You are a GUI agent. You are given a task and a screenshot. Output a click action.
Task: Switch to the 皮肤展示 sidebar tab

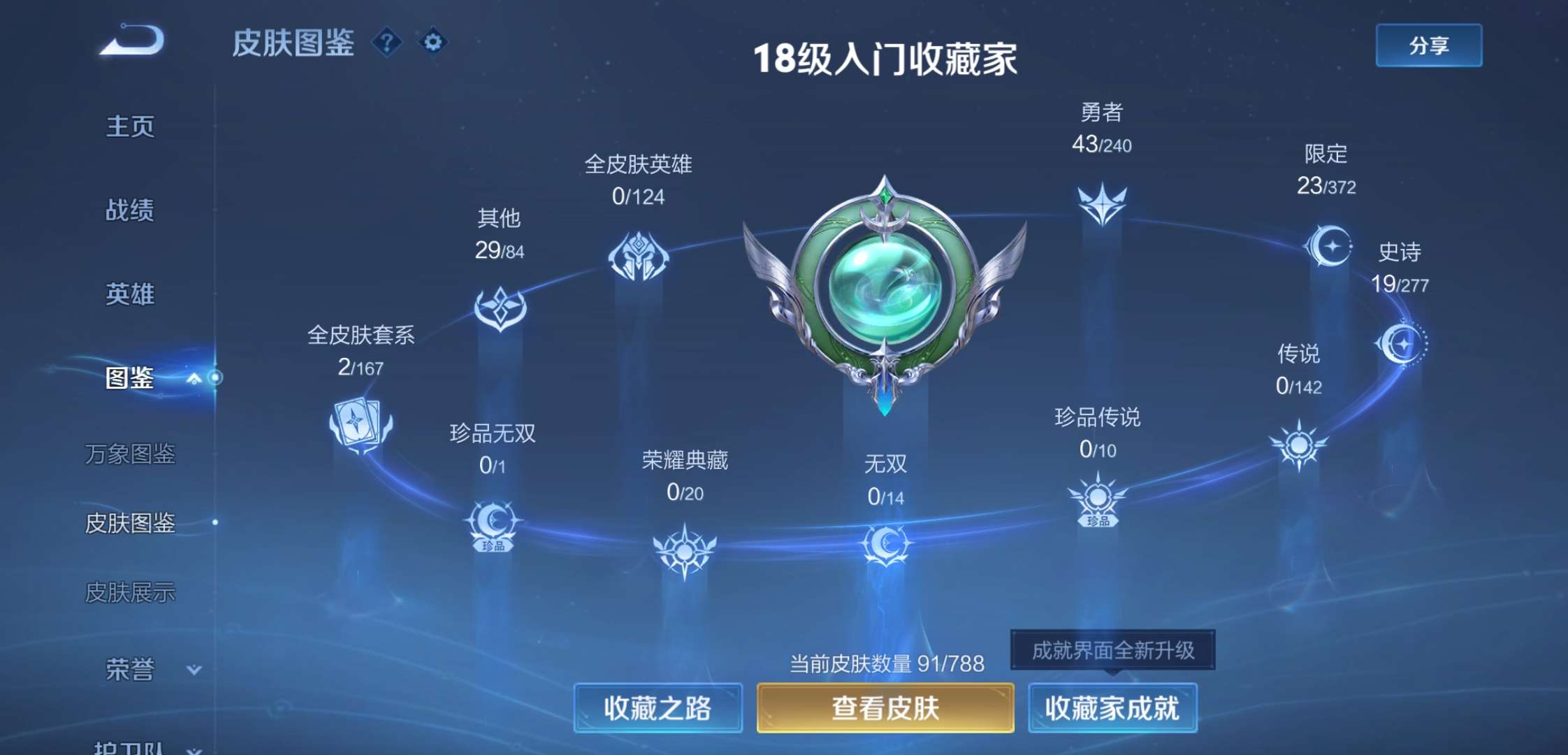click(x=133, y=591)
